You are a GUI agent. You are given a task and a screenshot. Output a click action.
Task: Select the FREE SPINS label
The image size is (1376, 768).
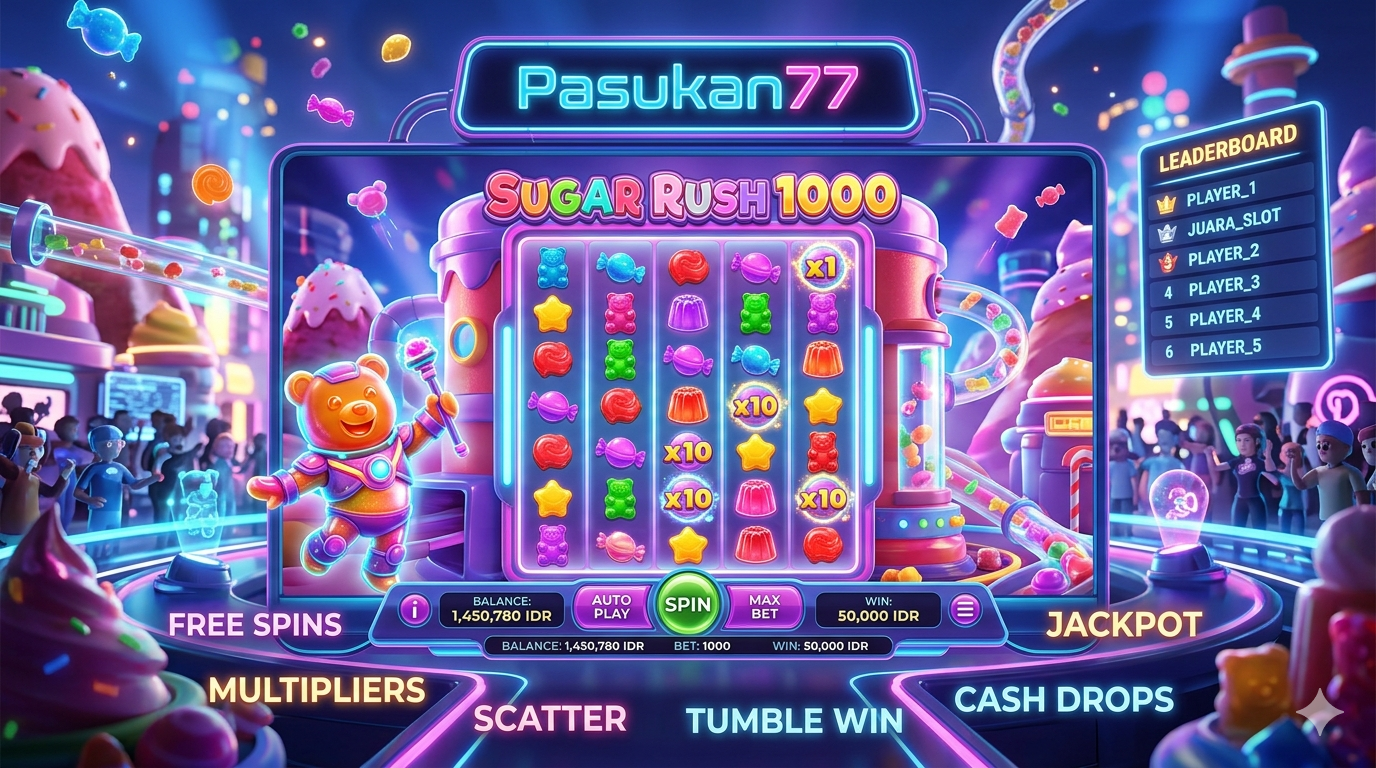point(255,625)
